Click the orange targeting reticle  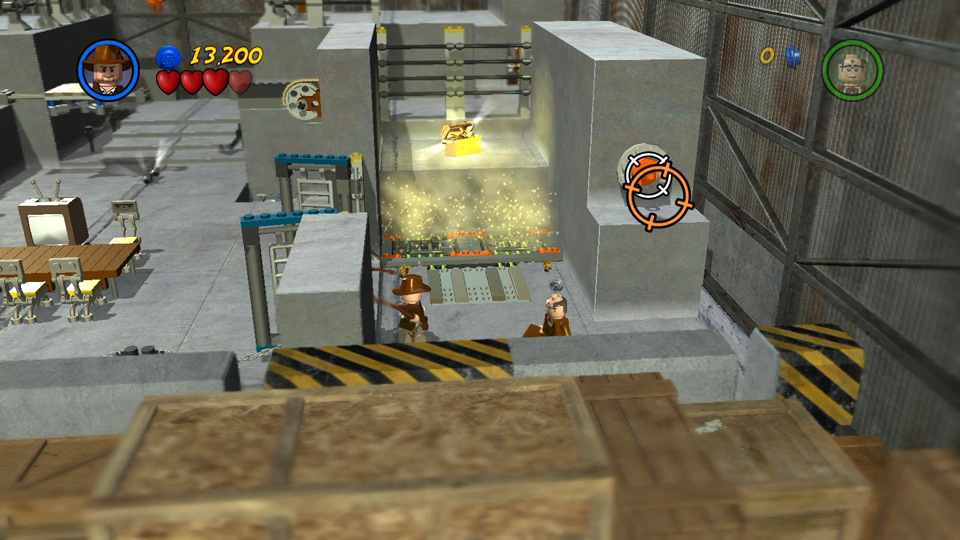click(660, 197)
